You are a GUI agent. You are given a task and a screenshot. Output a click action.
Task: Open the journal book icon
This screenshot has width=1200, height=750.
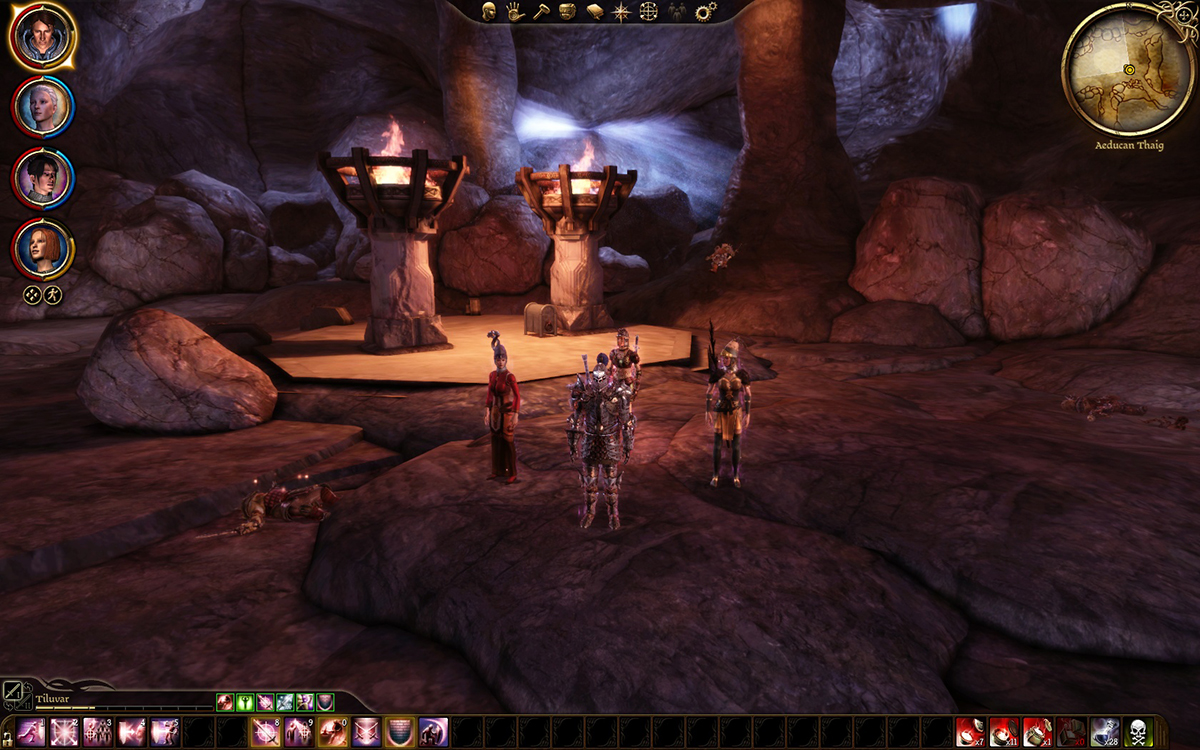pos(595,12)
